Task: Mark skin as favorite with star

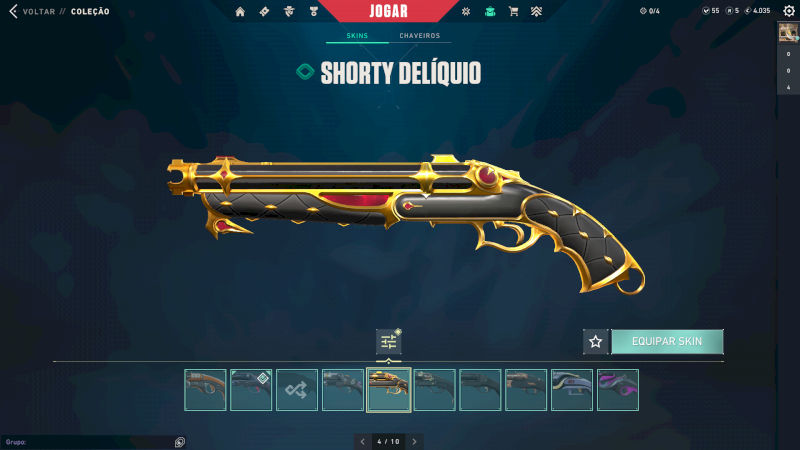Action: pos(596,341)
